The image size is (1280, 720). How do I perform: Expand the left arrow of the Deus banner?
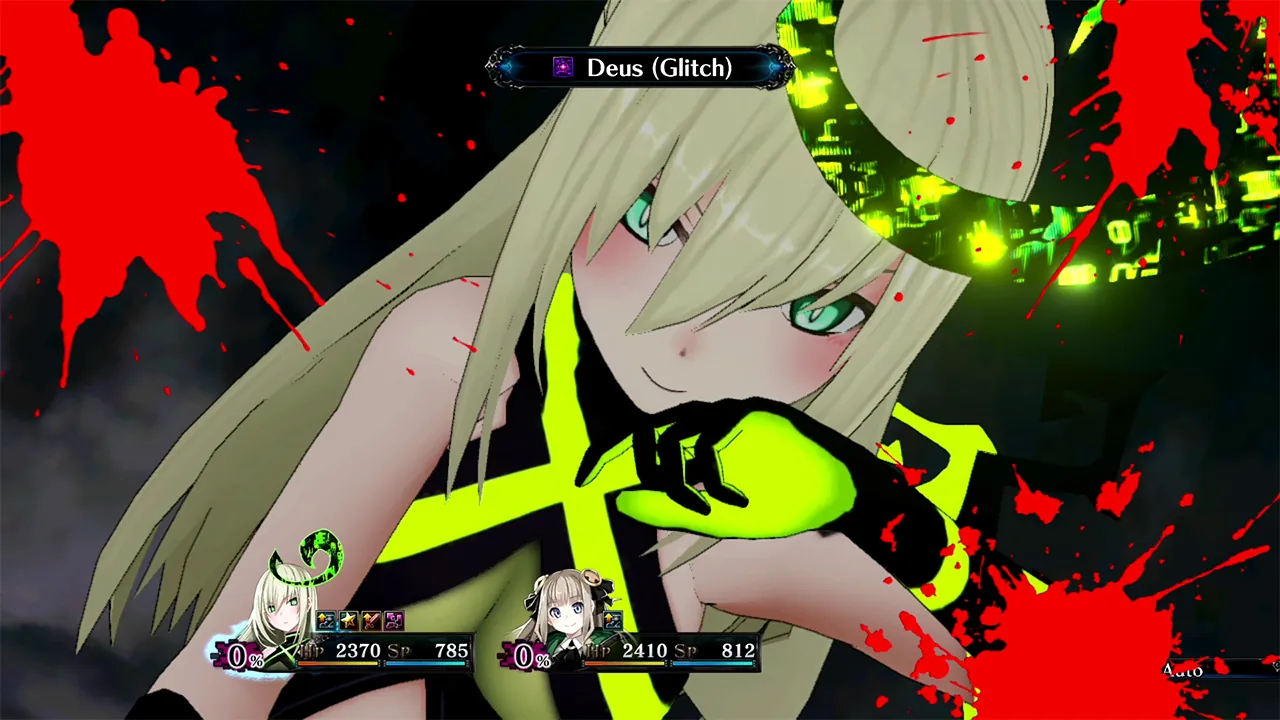498,67
